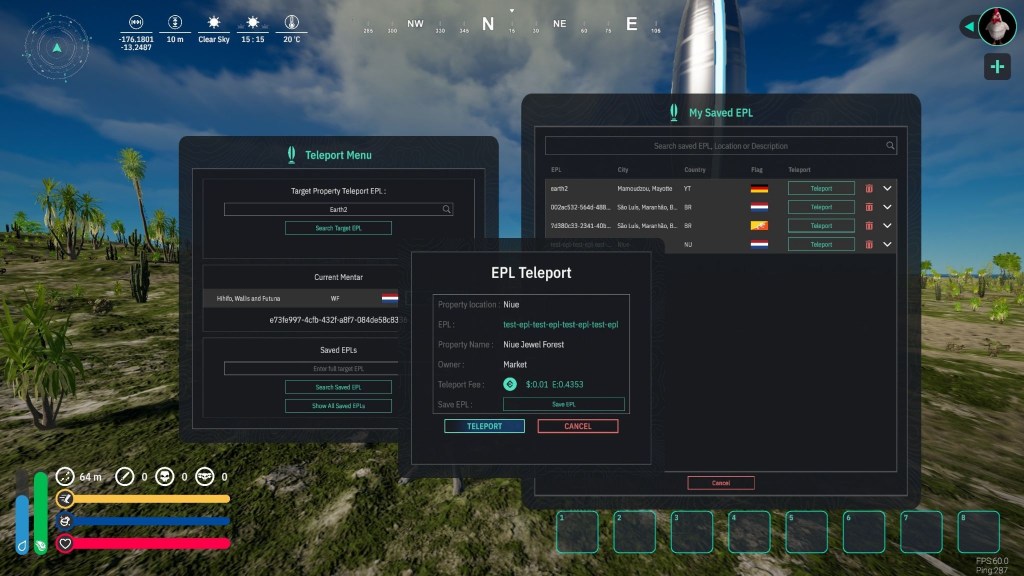Expand the earth2 row details

click(x=887, y=188)
